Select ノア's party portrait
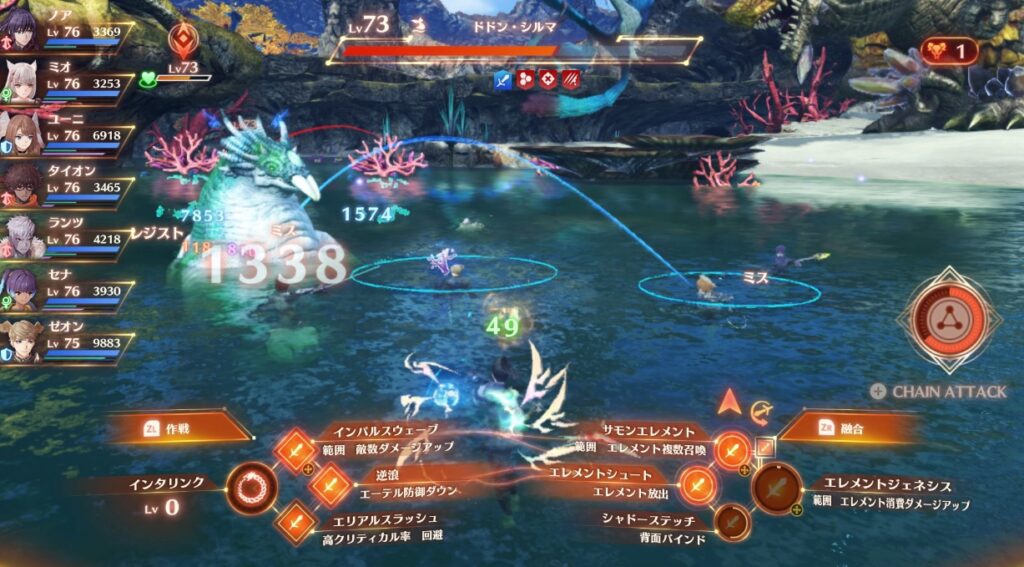The width and height of the screenshot is (1024, 567). pyautogui.click(x=20, y=30)
